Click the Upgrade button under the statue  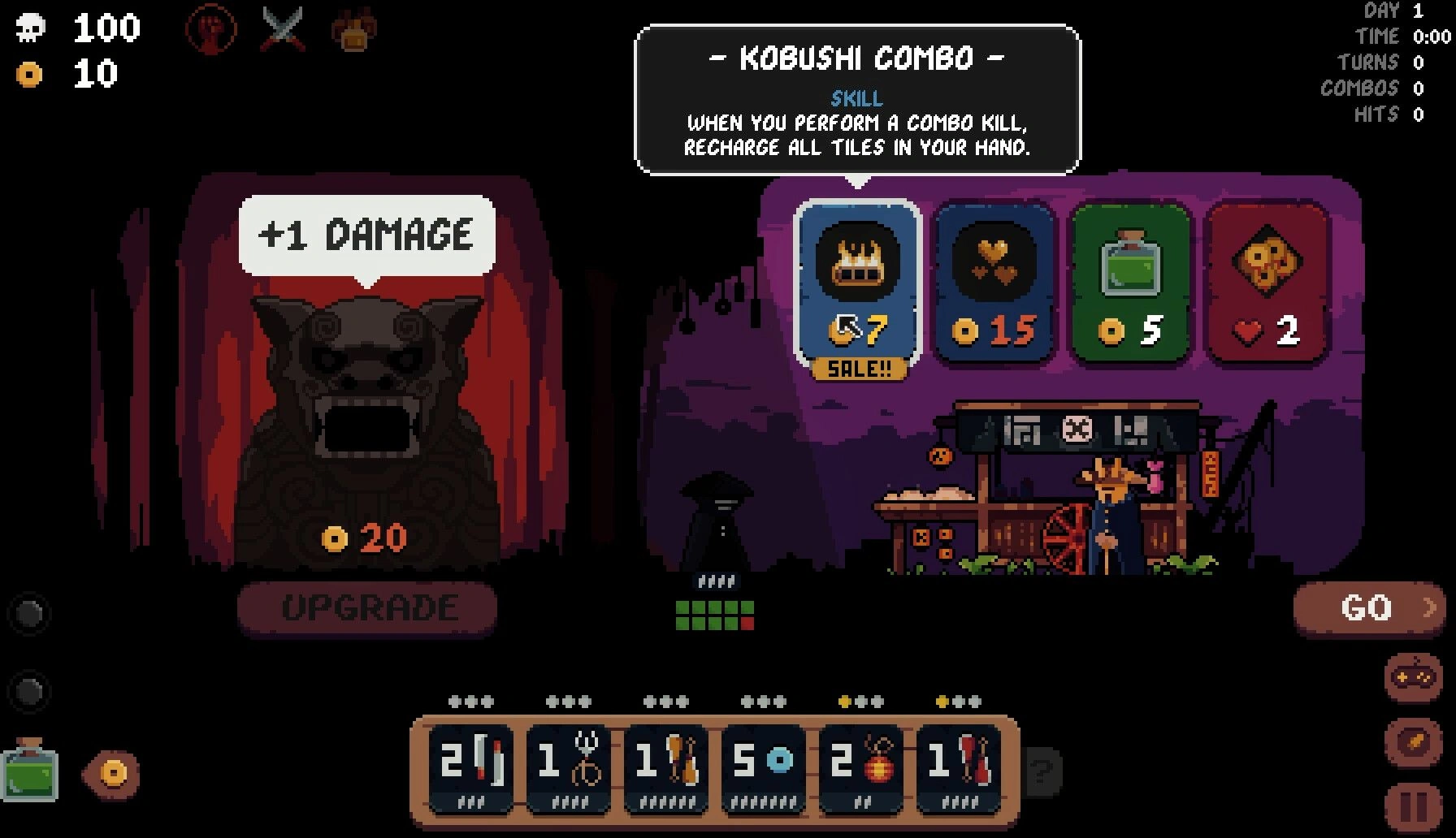click(x=367, y=607)
